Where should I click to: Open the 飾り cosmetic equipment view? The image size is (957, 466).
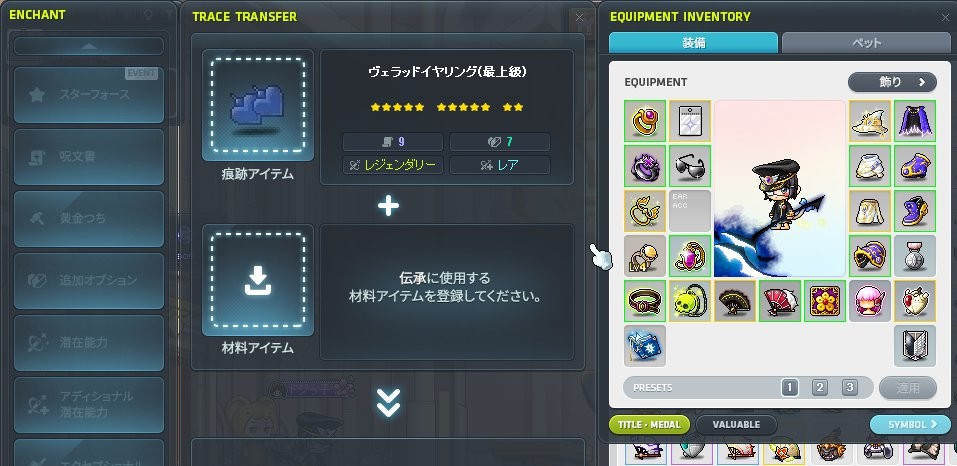[x=892, y=82]
